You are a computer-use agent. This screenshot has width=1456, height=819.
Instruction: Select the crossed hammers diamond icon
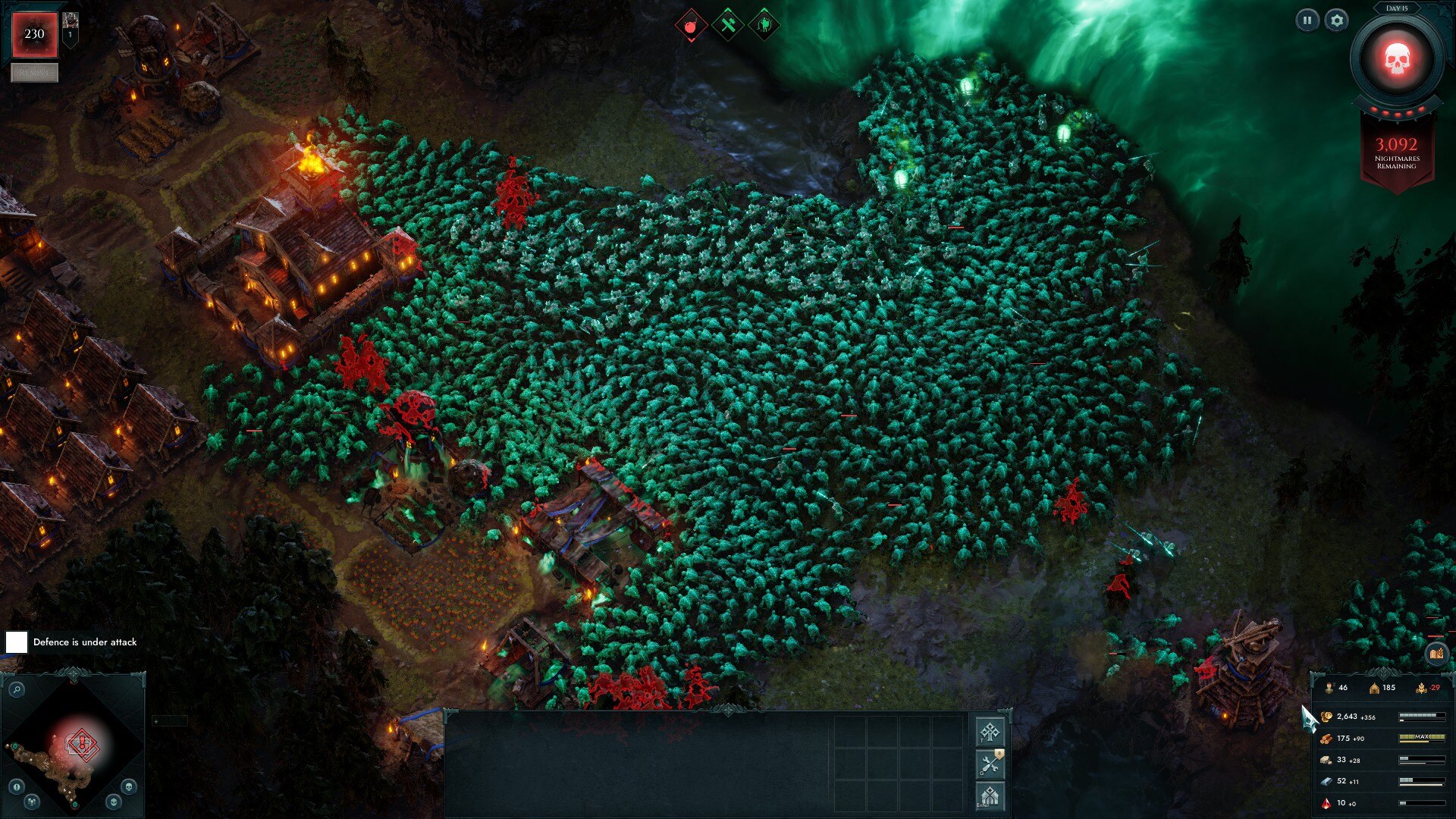[x=728, y=27]
